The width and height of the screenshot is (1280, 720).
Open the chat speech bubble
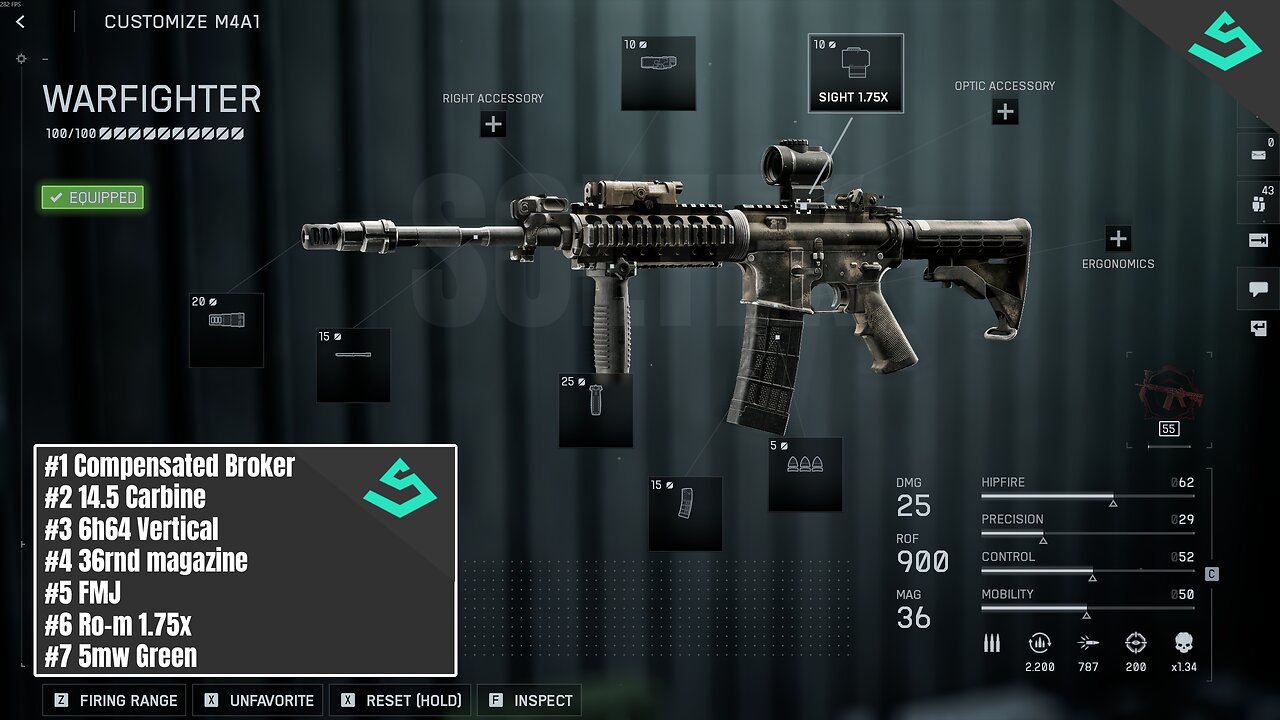point(1258,289)
